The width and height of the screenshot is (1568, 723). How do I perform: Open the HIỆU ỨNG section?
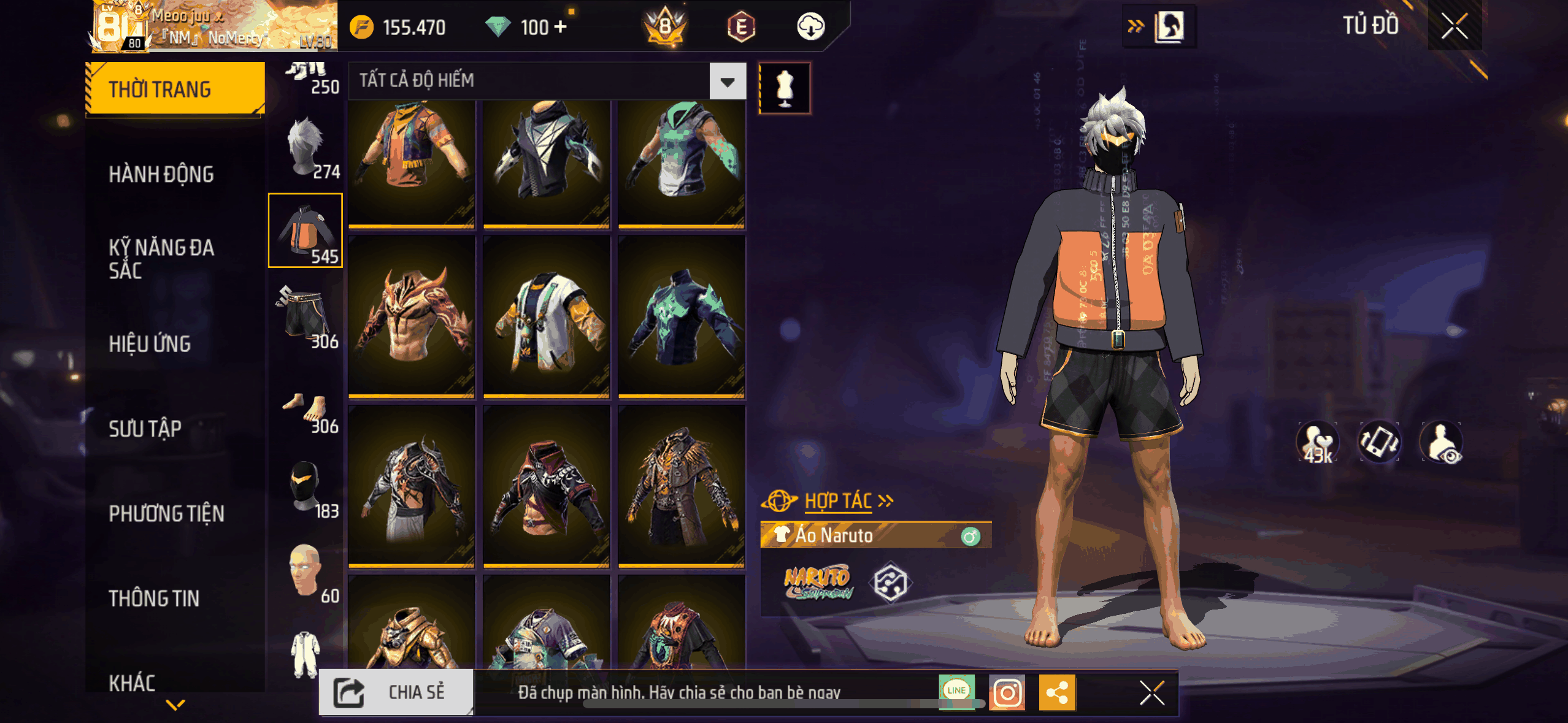150,343
